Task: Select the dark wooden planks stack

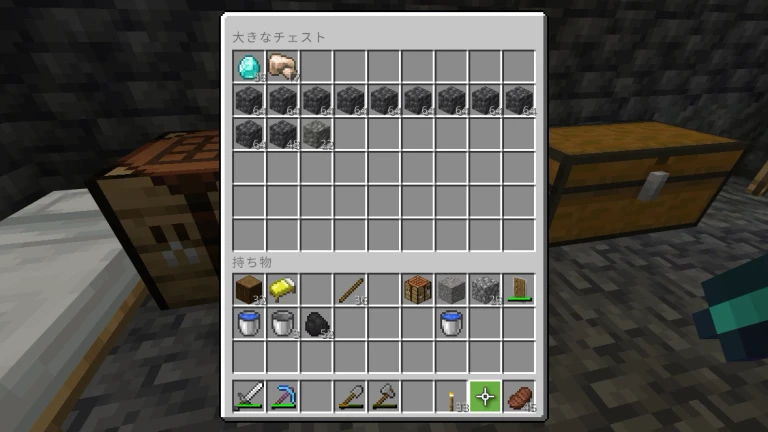Action: (x=248, y=290)
